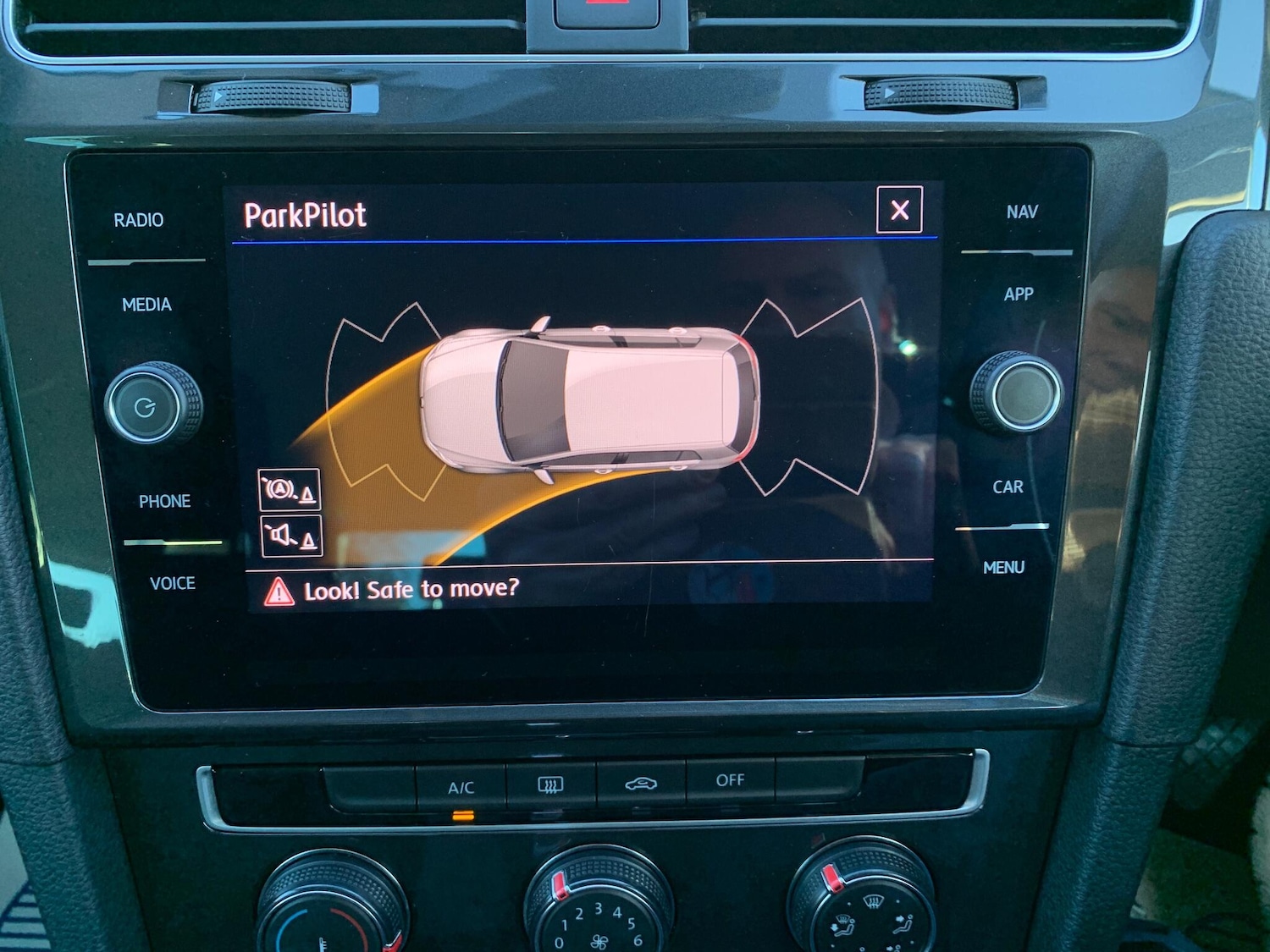The width and height of the screenshot is (1270, 952).
Task: Open the PHONE function
Action: coord(164,501)
